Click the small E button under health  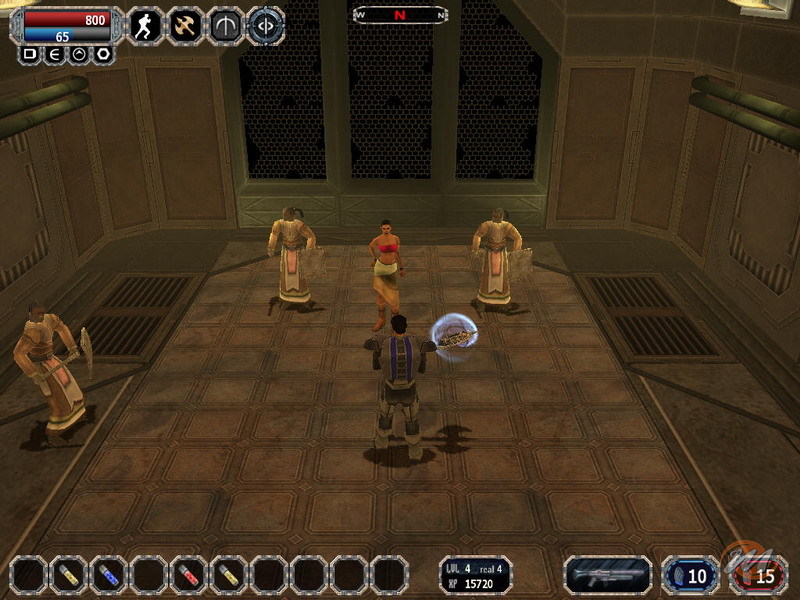pyautogui.click(x=53, y=54)
